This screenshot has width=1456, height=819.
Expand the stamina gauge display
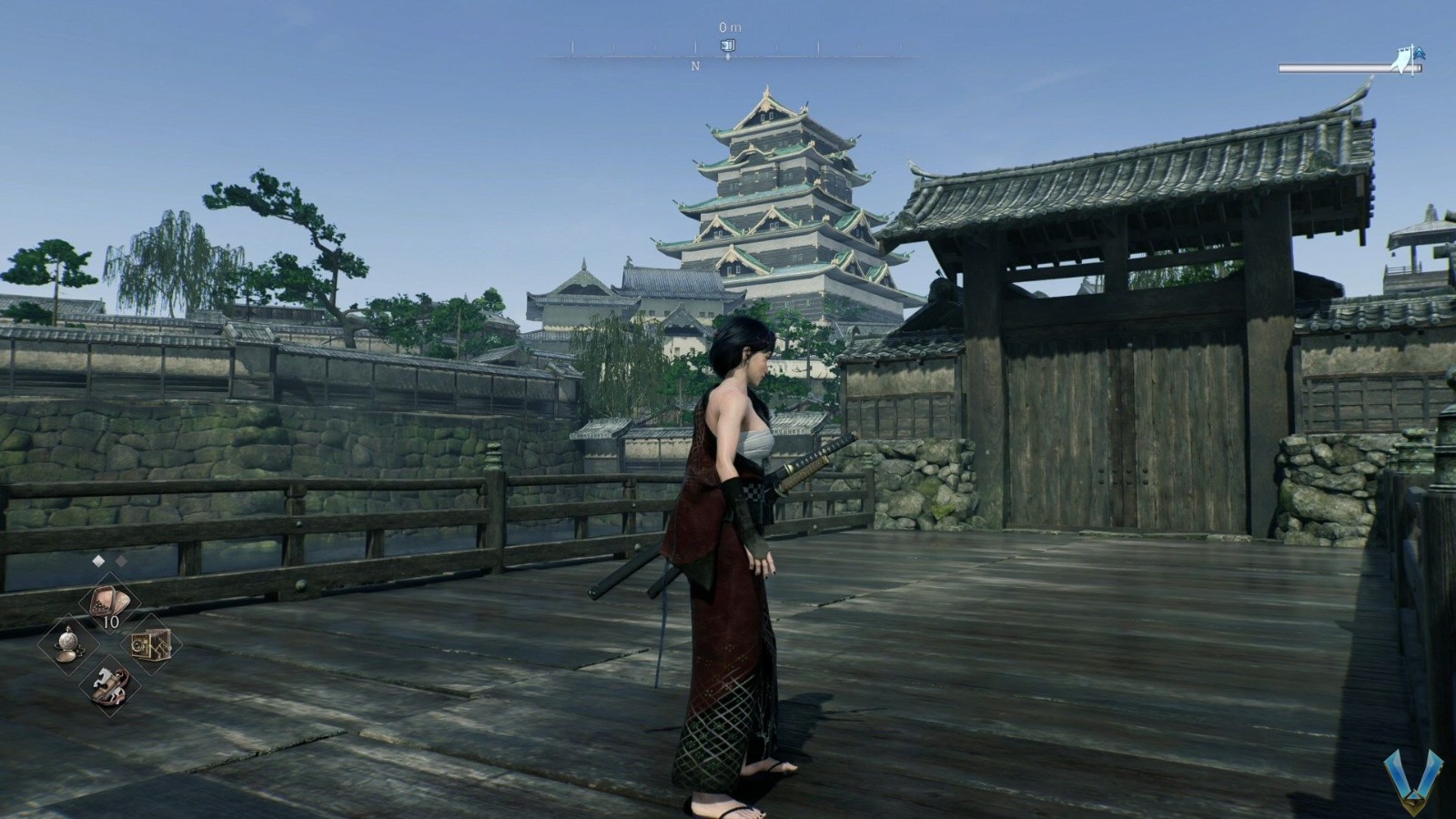1338,66
